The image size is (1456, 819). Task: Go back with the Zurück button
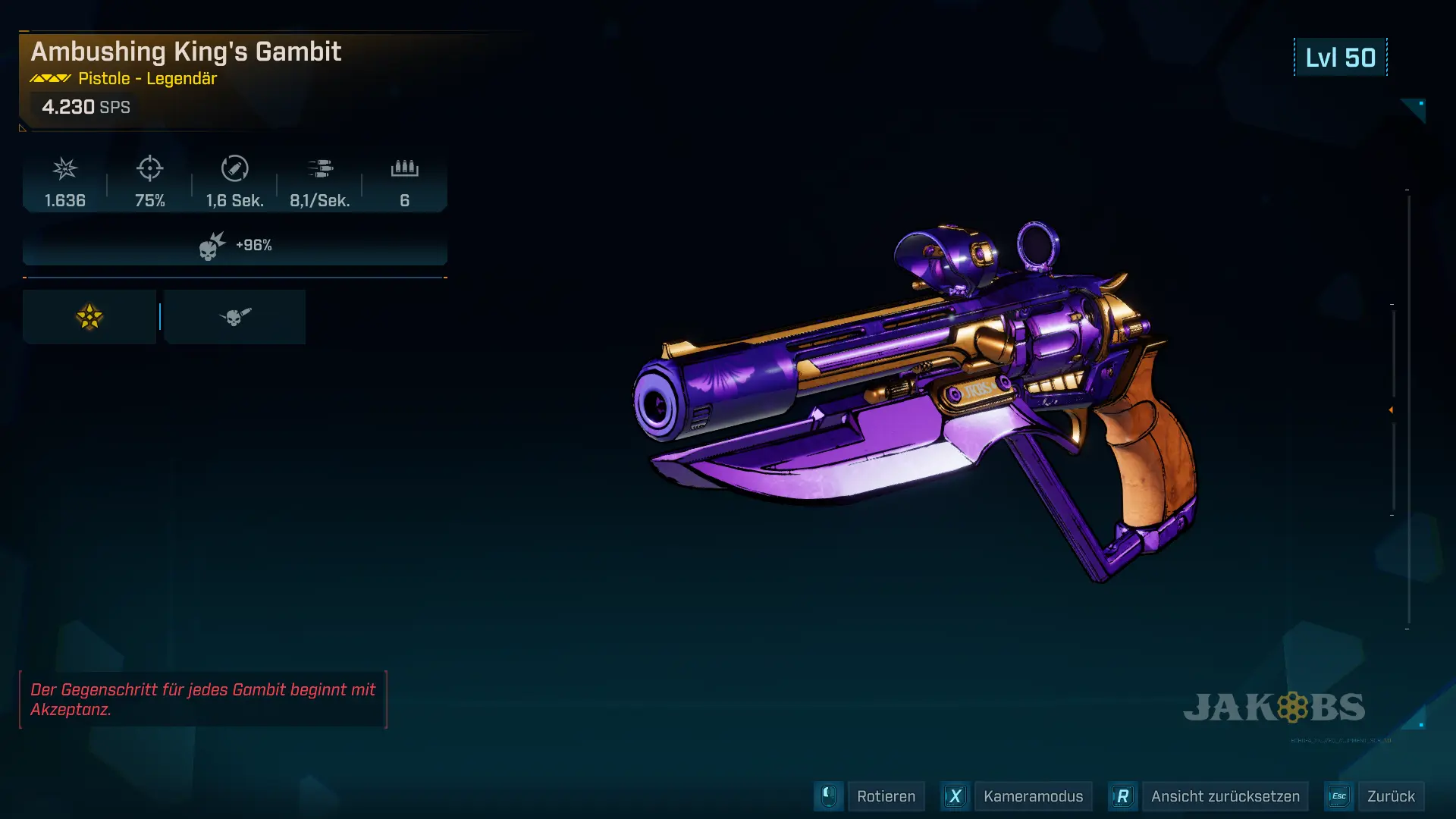1390,796
